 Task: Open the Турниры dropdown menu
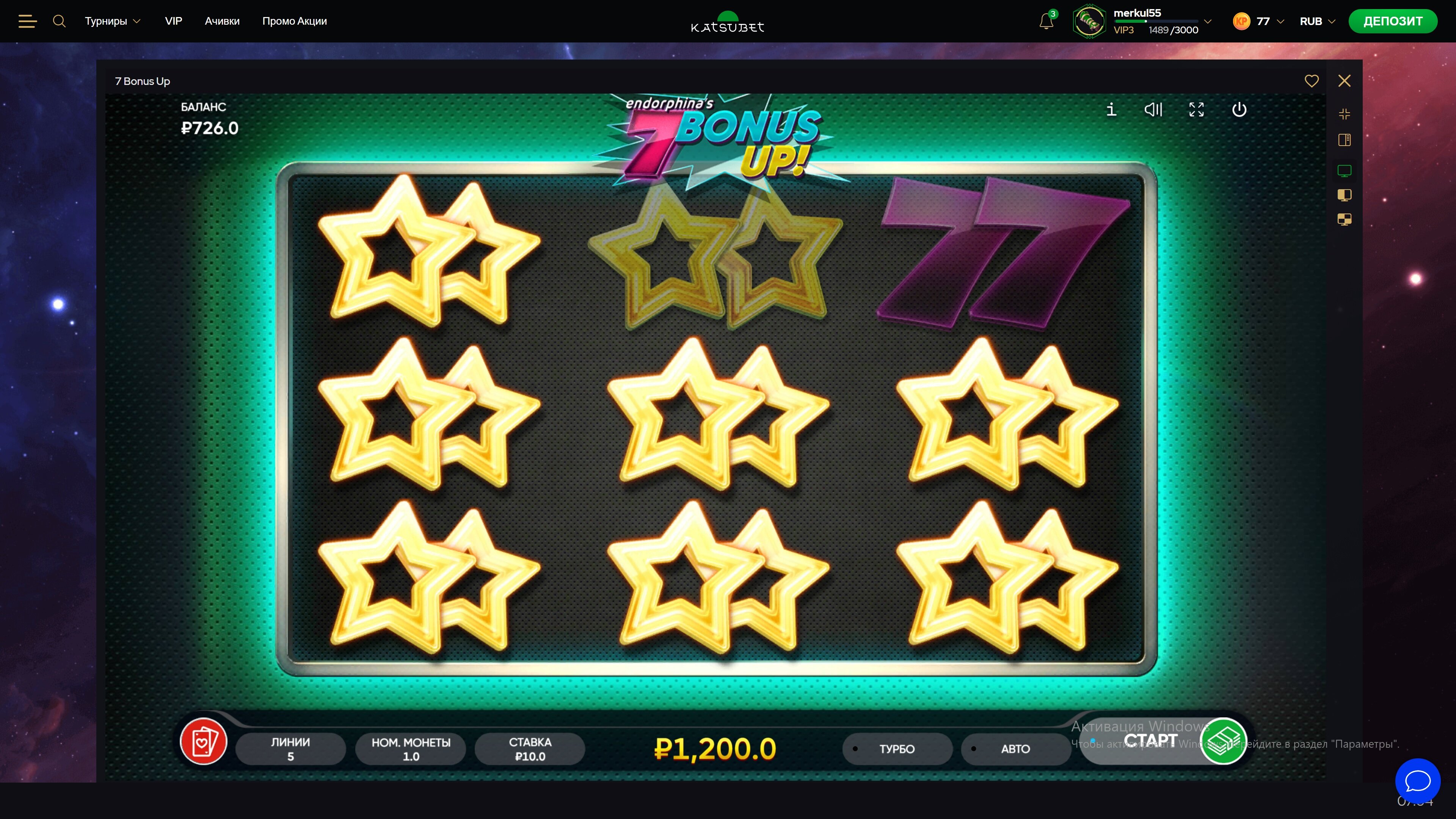[113, 22]
